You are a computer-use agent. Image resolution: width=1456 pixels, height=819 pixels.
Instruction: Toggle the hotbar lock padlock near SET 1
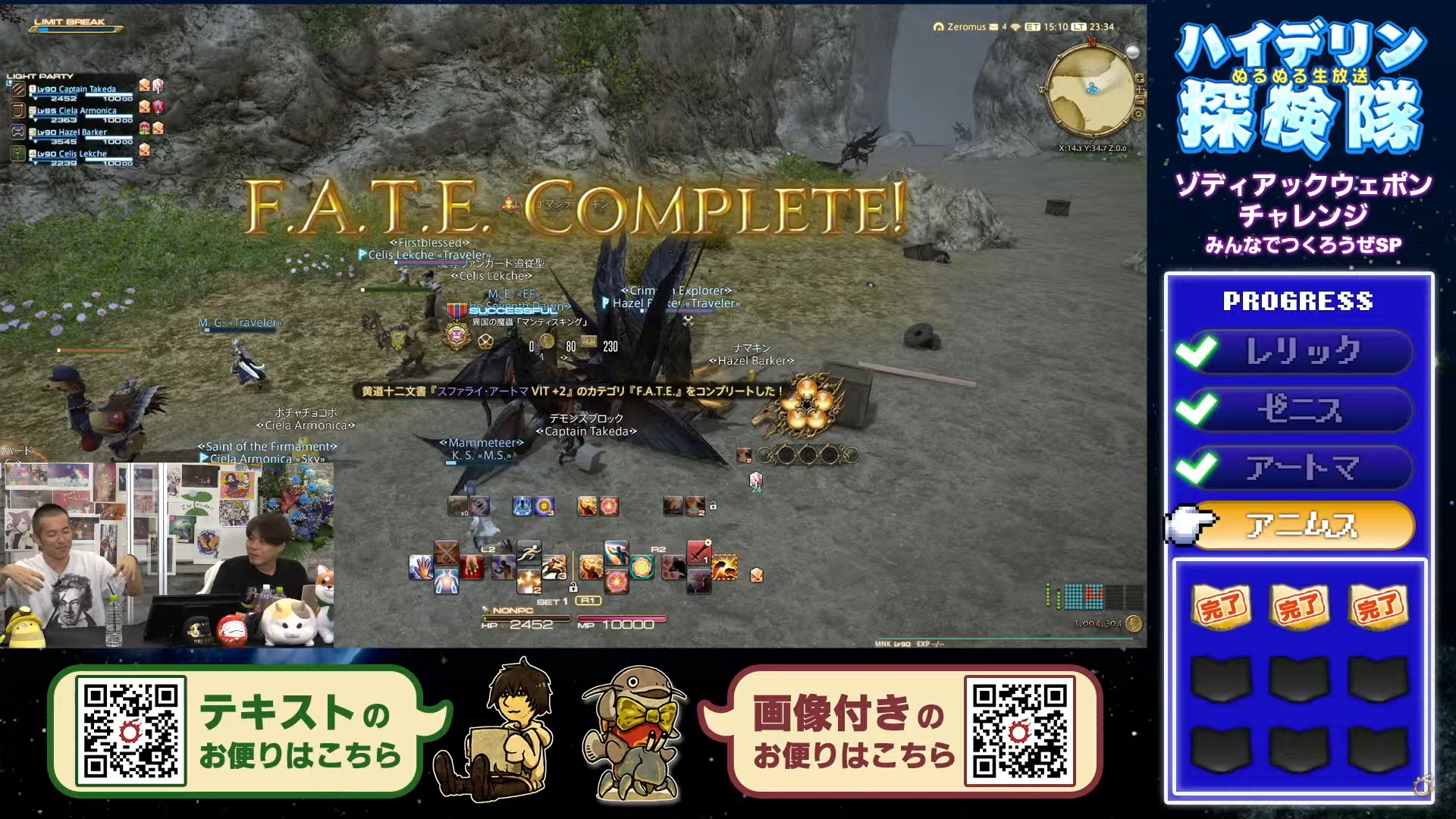tap(573, 587)
